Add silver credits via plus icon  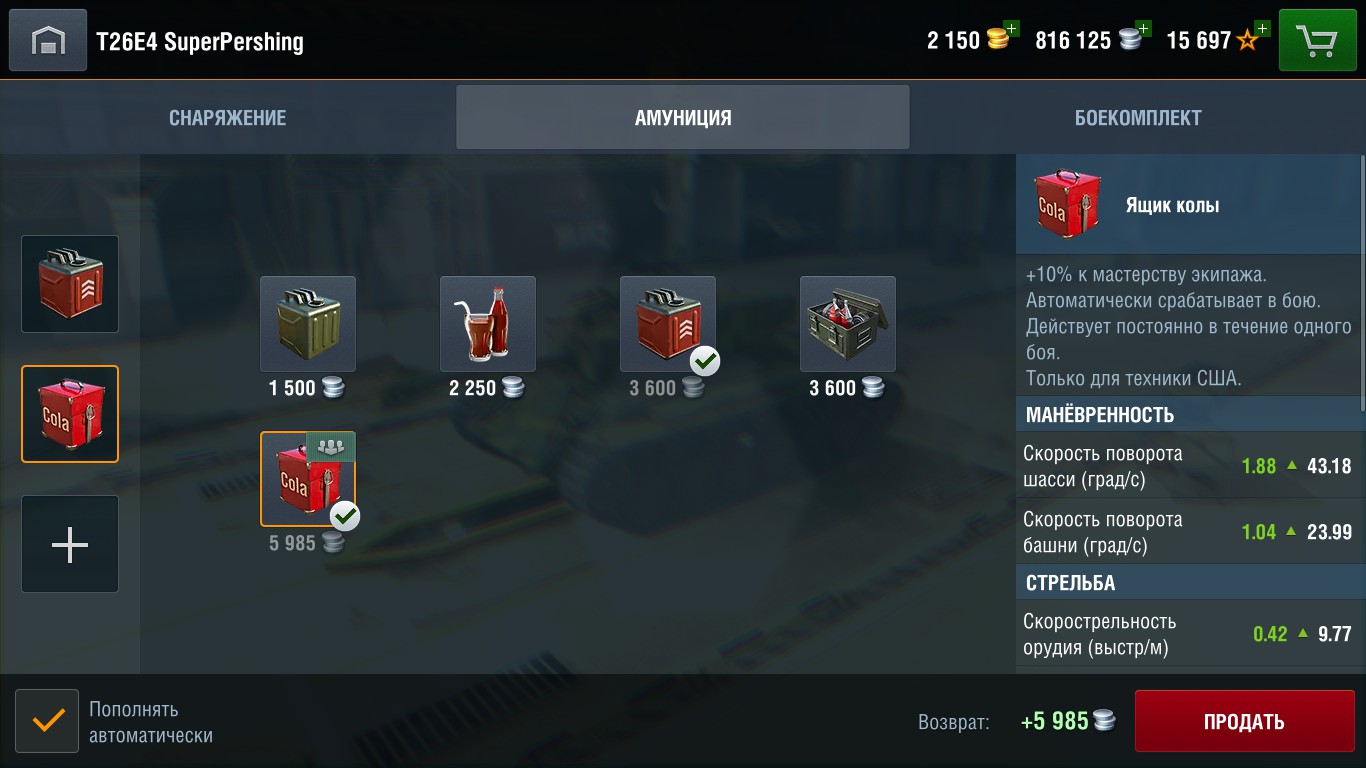click(1143, 29)
